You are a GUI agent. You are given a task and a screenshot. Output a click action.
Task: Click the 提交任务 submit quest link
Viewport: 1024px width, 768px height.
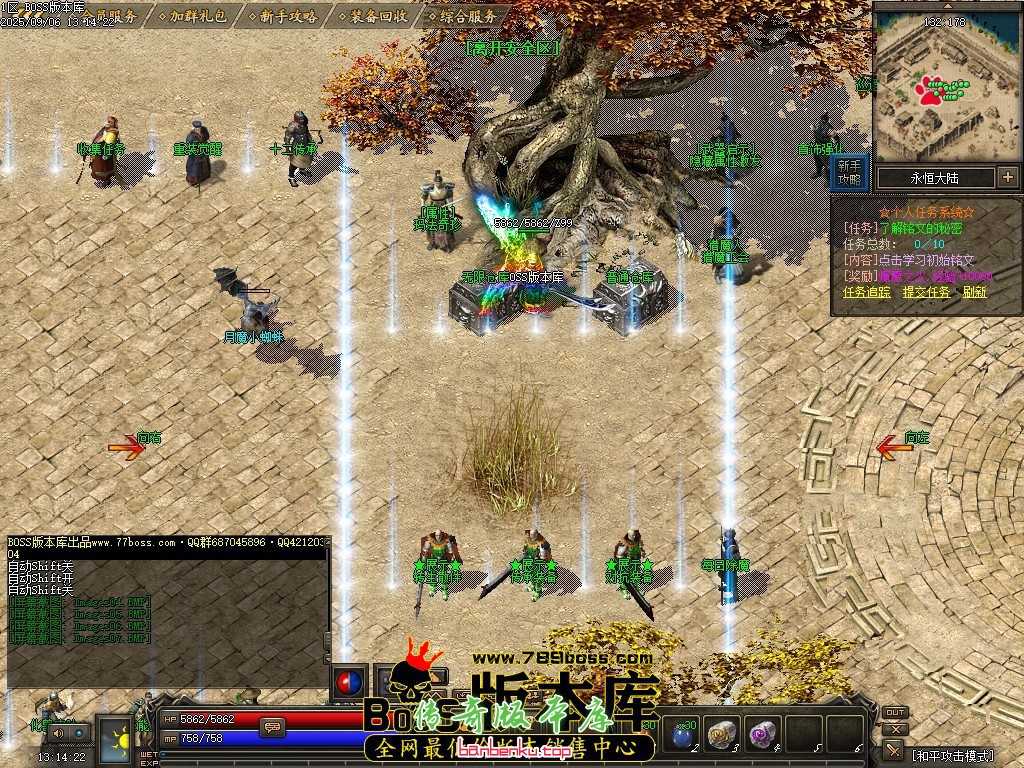(x=926, y=292)
